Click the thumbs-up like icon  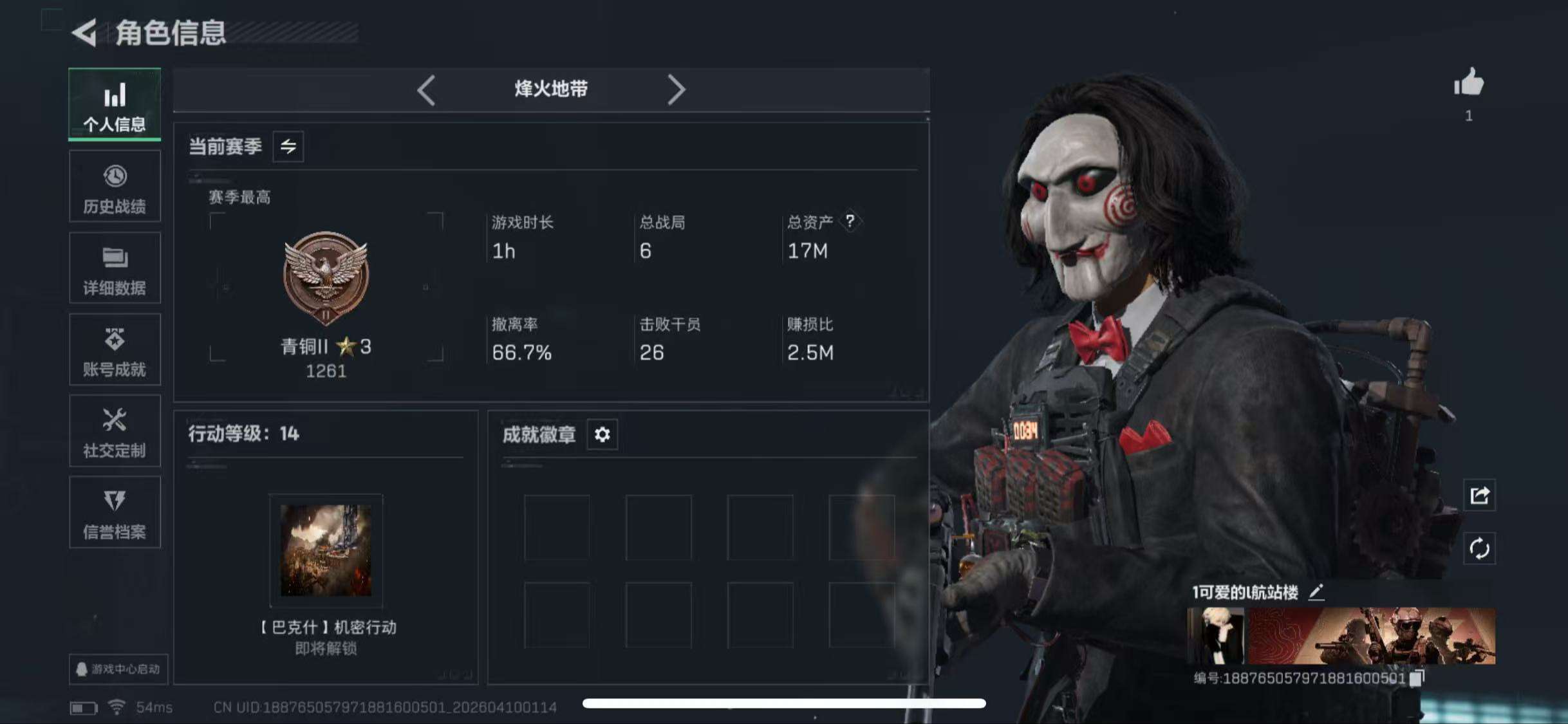(x=1468, y=84)
